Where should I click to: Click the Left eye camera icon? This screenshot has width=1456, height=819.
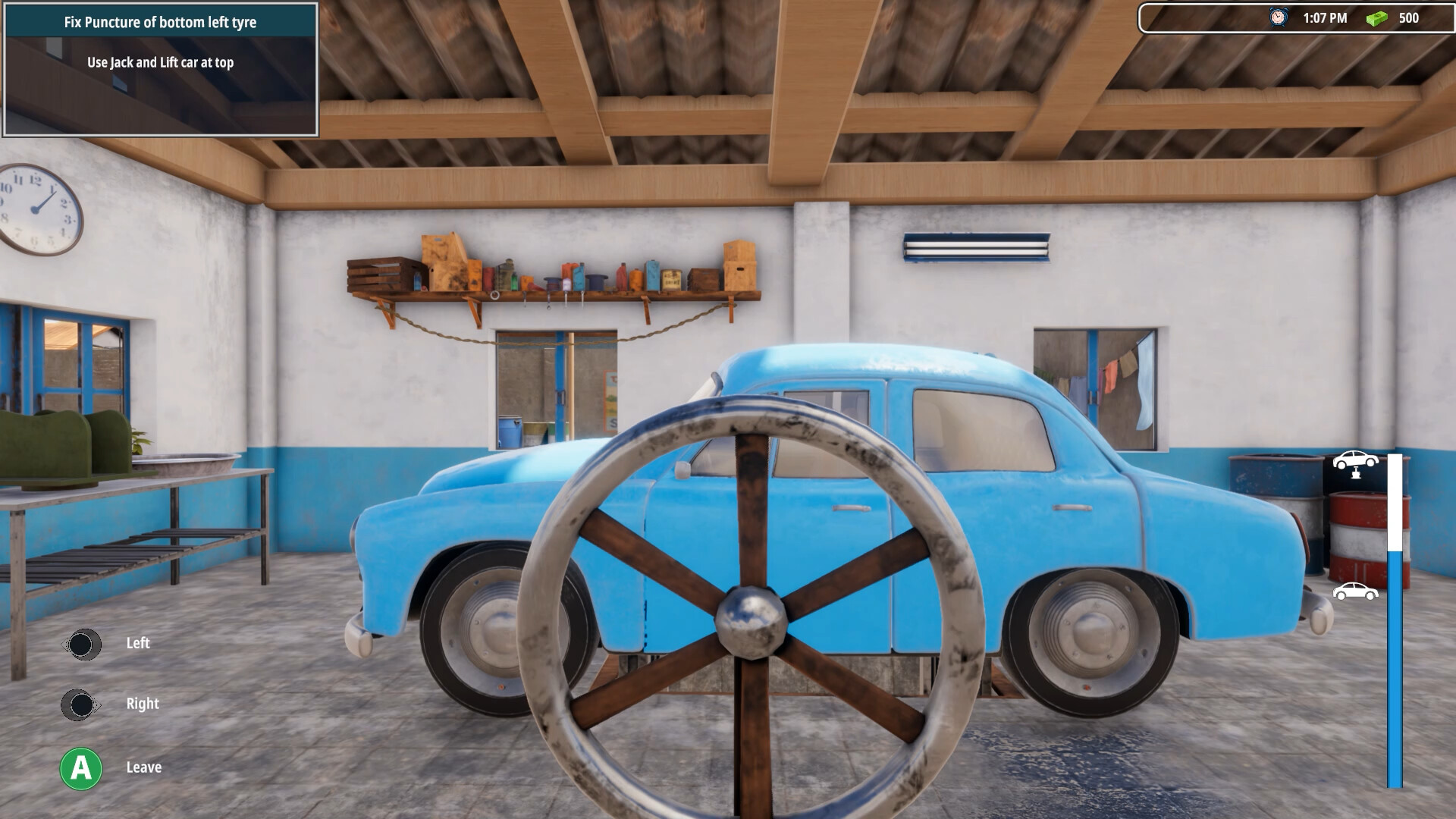click(x=83, y=644)
